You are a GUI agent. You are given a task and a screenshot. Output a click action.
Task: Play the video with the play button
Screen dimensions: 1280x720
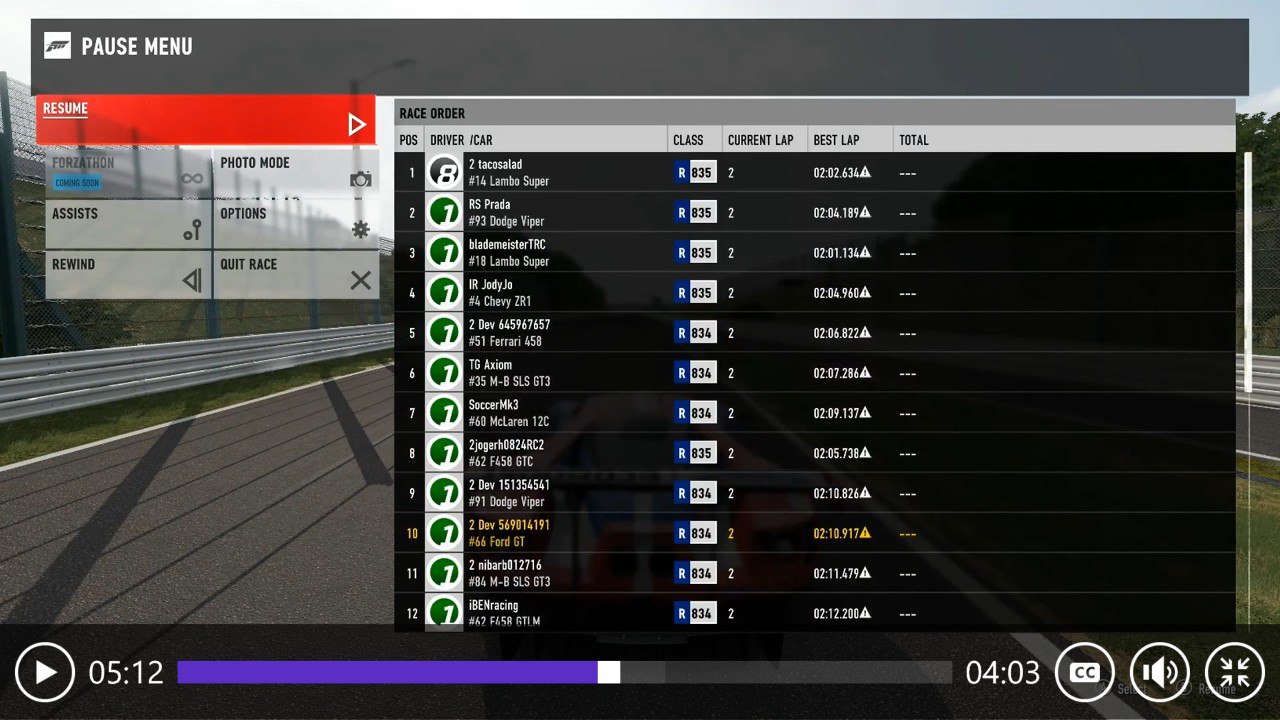pos(45,672)
